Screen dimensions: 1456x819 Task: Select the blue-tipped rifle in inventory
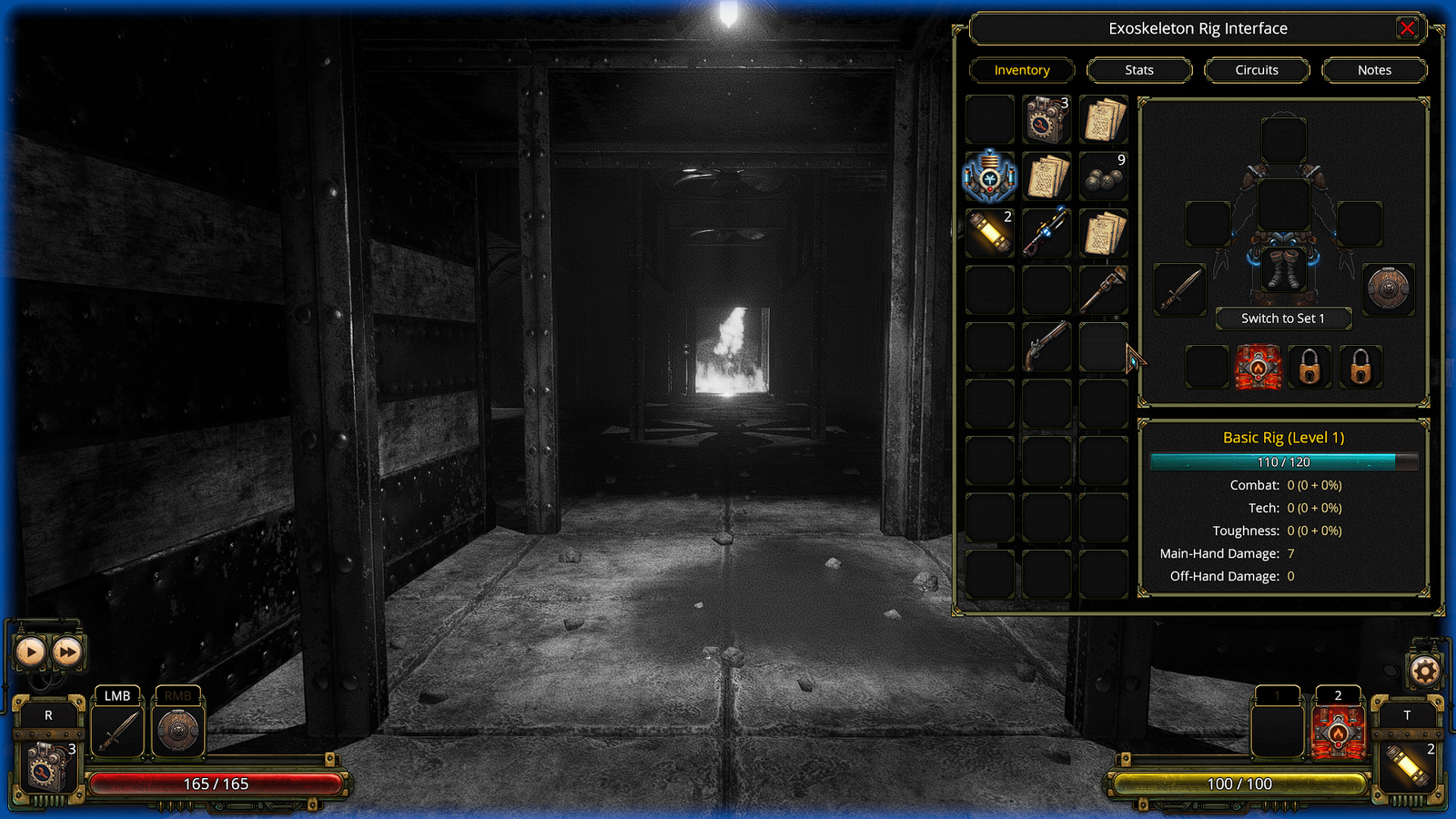tap(1046, 233)
